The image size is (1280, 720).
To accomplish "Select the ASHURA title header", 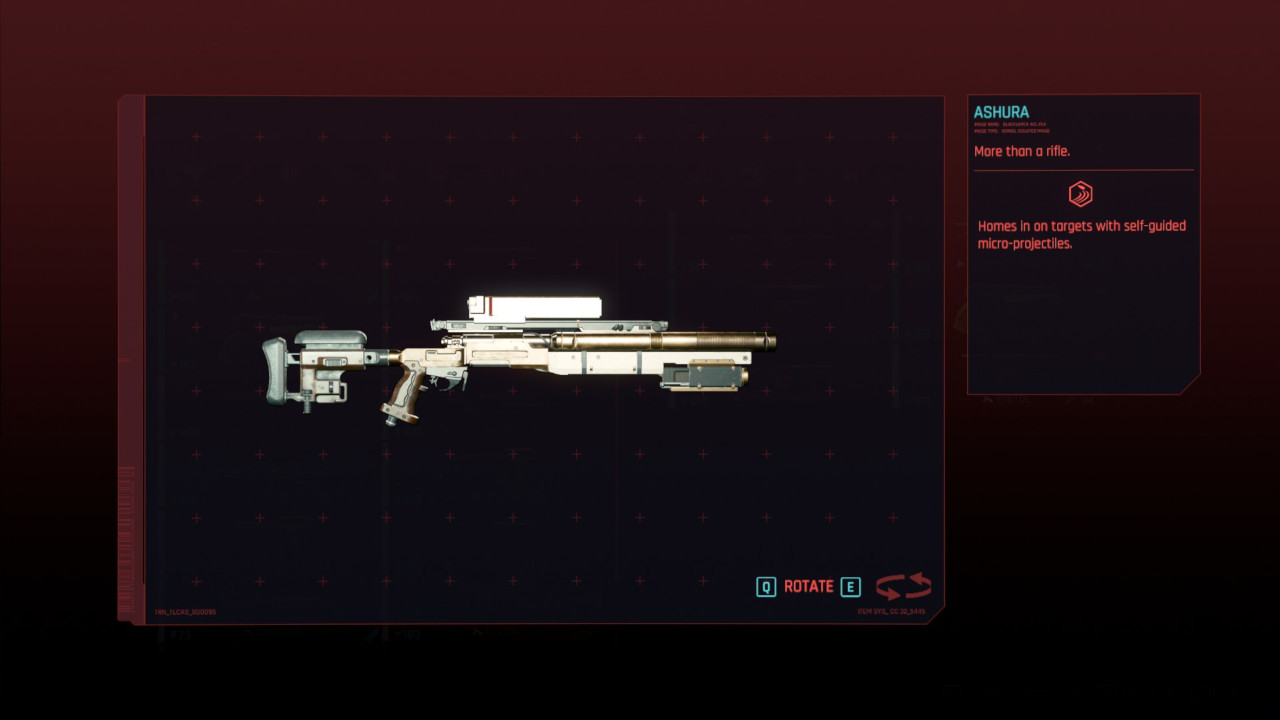I will [1001, 112].
